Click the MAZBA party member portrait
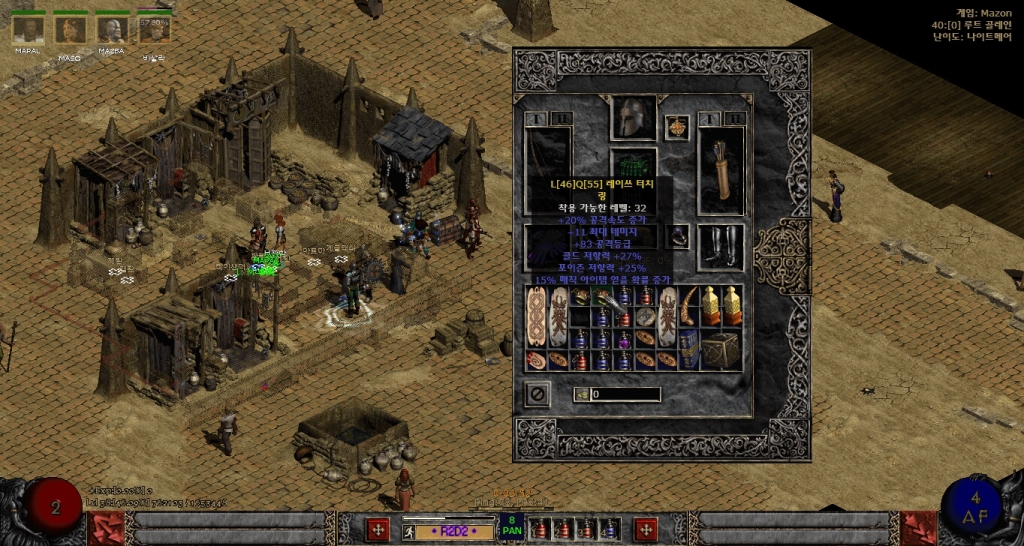 pos(111,30)
